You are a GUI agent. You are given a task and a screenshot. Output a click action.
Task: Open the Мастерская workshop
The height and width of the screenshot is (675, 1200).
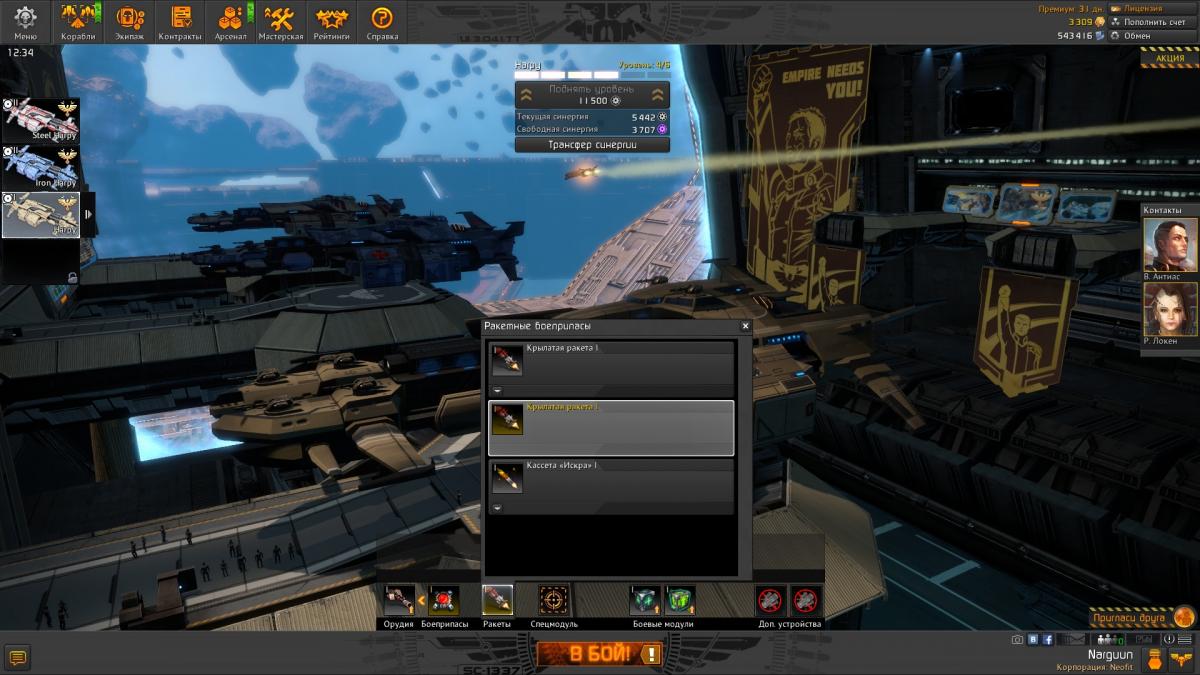[x=281, y=21]
